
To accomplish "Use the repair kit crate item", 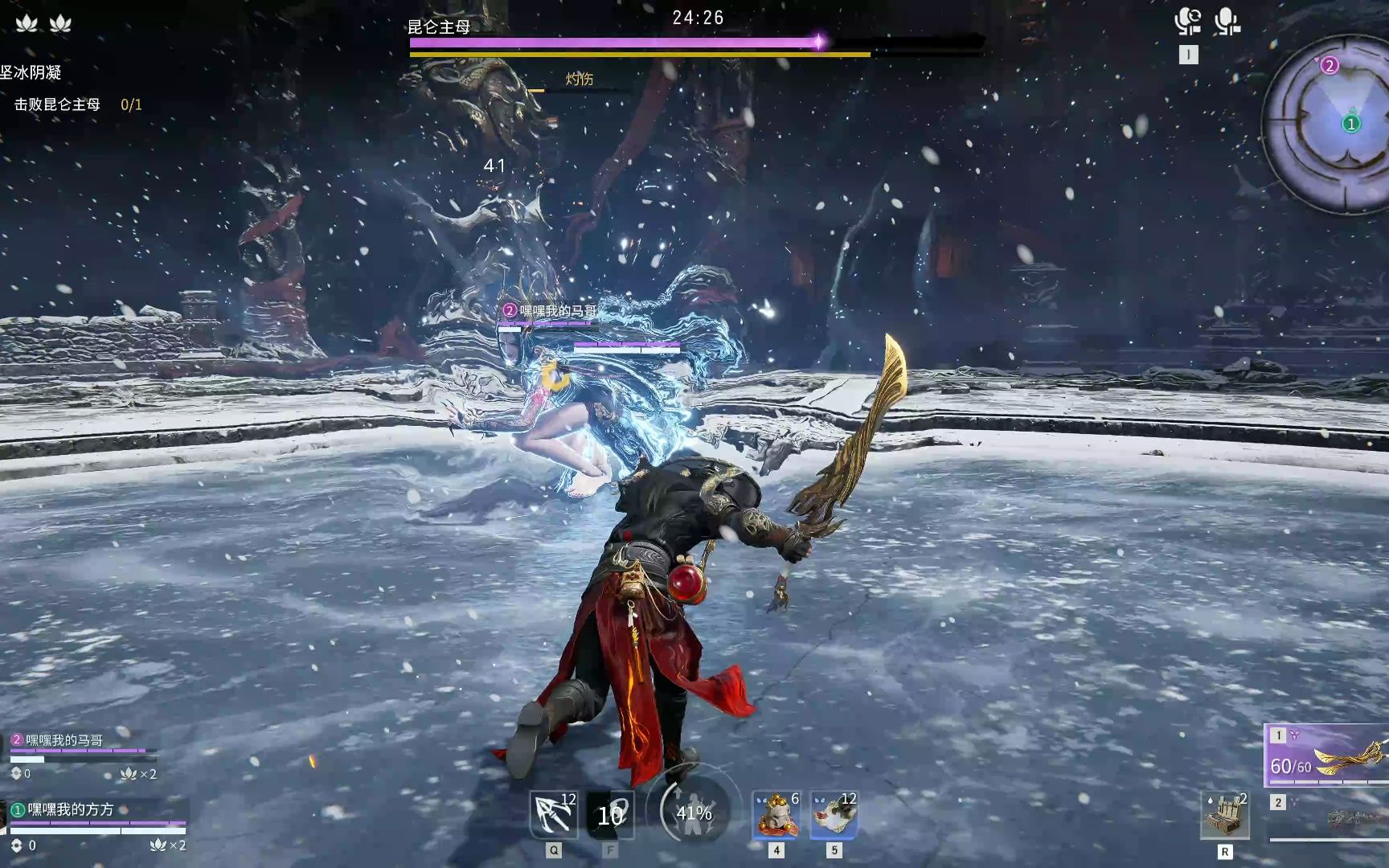I will [1225, 815].
